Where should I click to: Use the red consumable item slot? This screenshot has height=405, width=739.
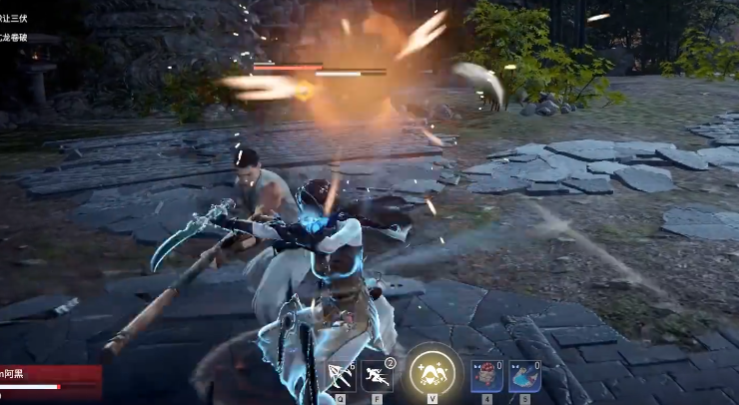487,376
